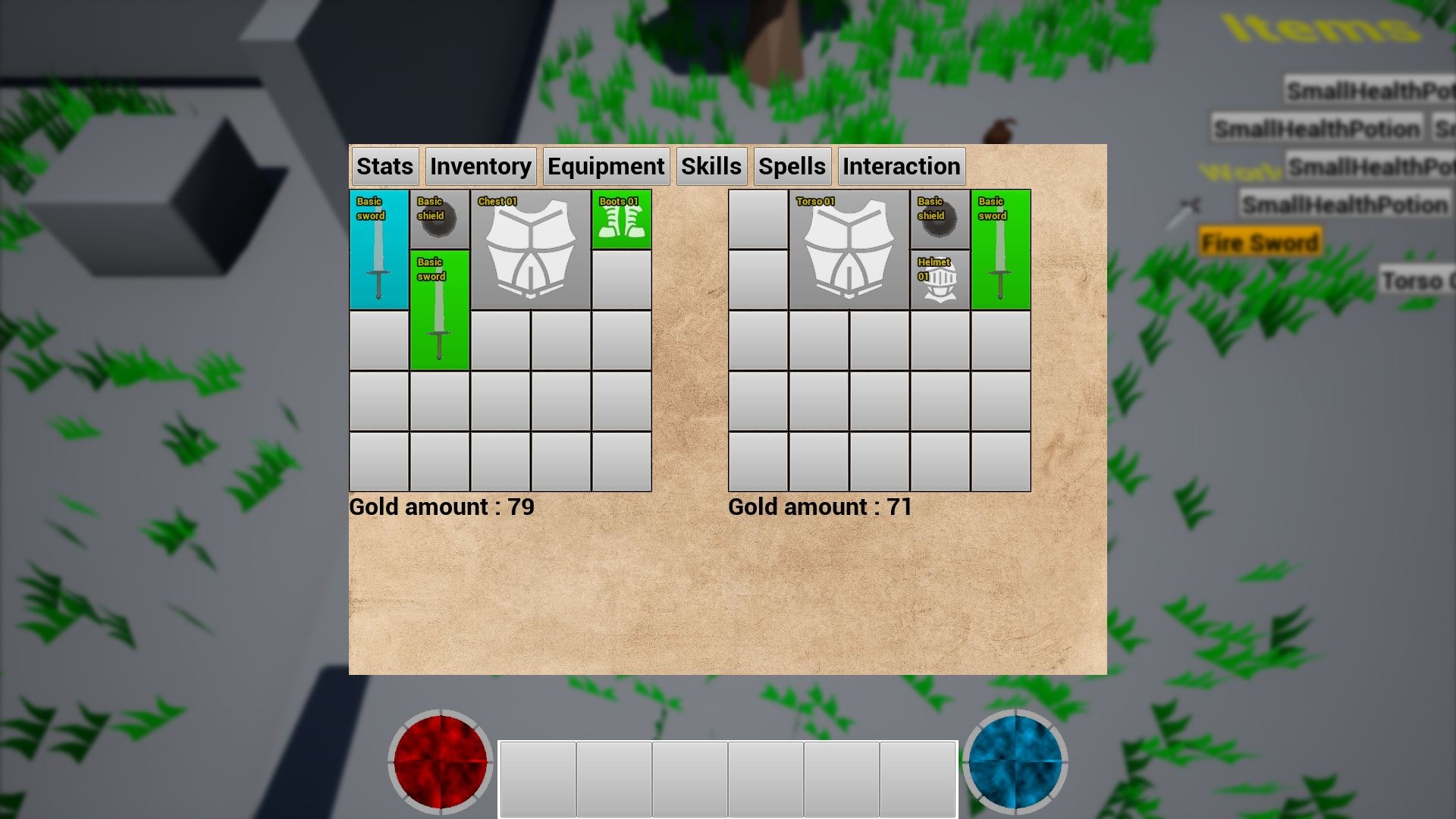Pick the Basic shield in the right inventory
The height and width of the screenshot is (819, 1456).
pos(939,218)
